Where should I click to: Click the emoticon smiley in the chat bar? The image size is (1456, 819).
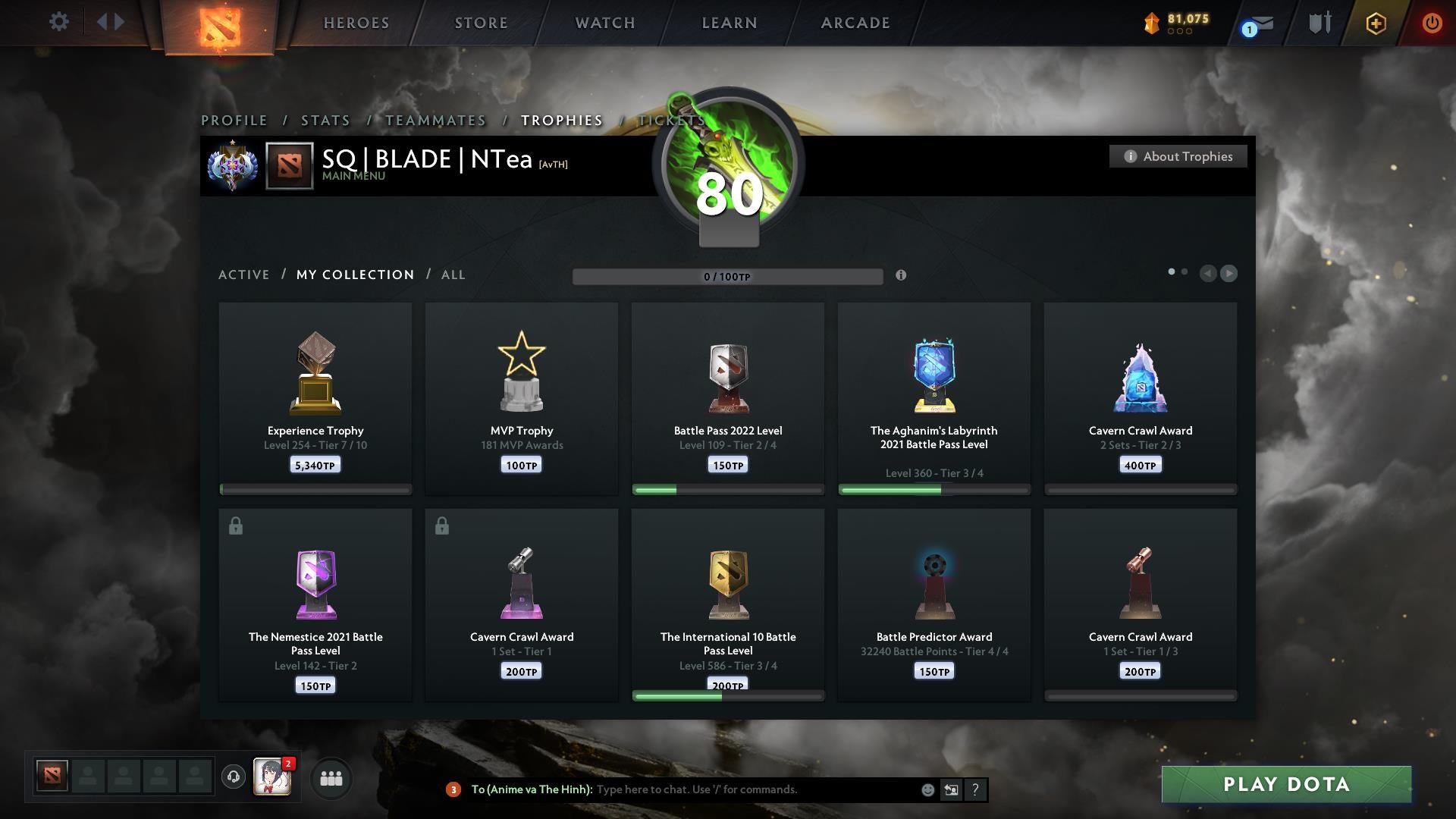coord(927,789)
